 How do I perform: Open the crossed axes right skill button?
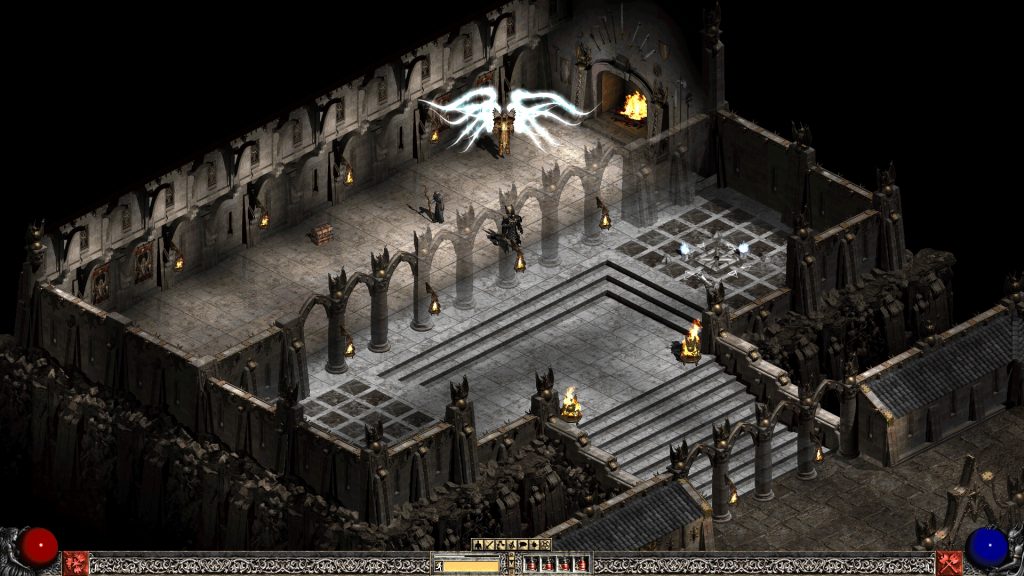[x=949, y=563]
